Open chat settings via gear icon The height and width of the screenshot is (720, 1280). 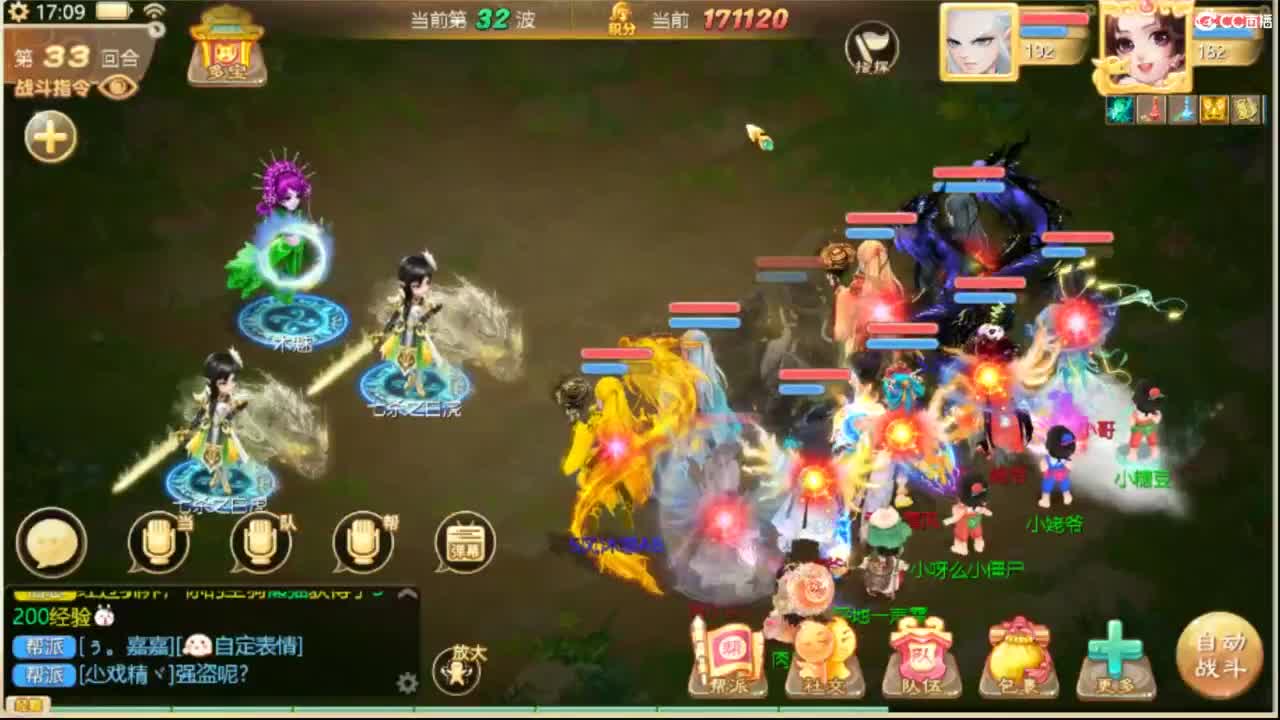click(407, 683)
